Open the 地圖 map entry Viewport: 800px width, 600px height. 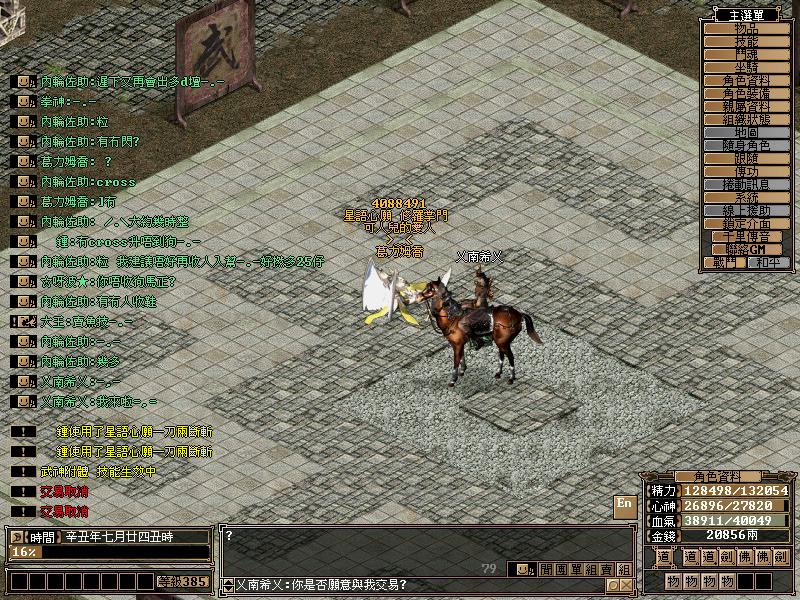coord(746,132)
